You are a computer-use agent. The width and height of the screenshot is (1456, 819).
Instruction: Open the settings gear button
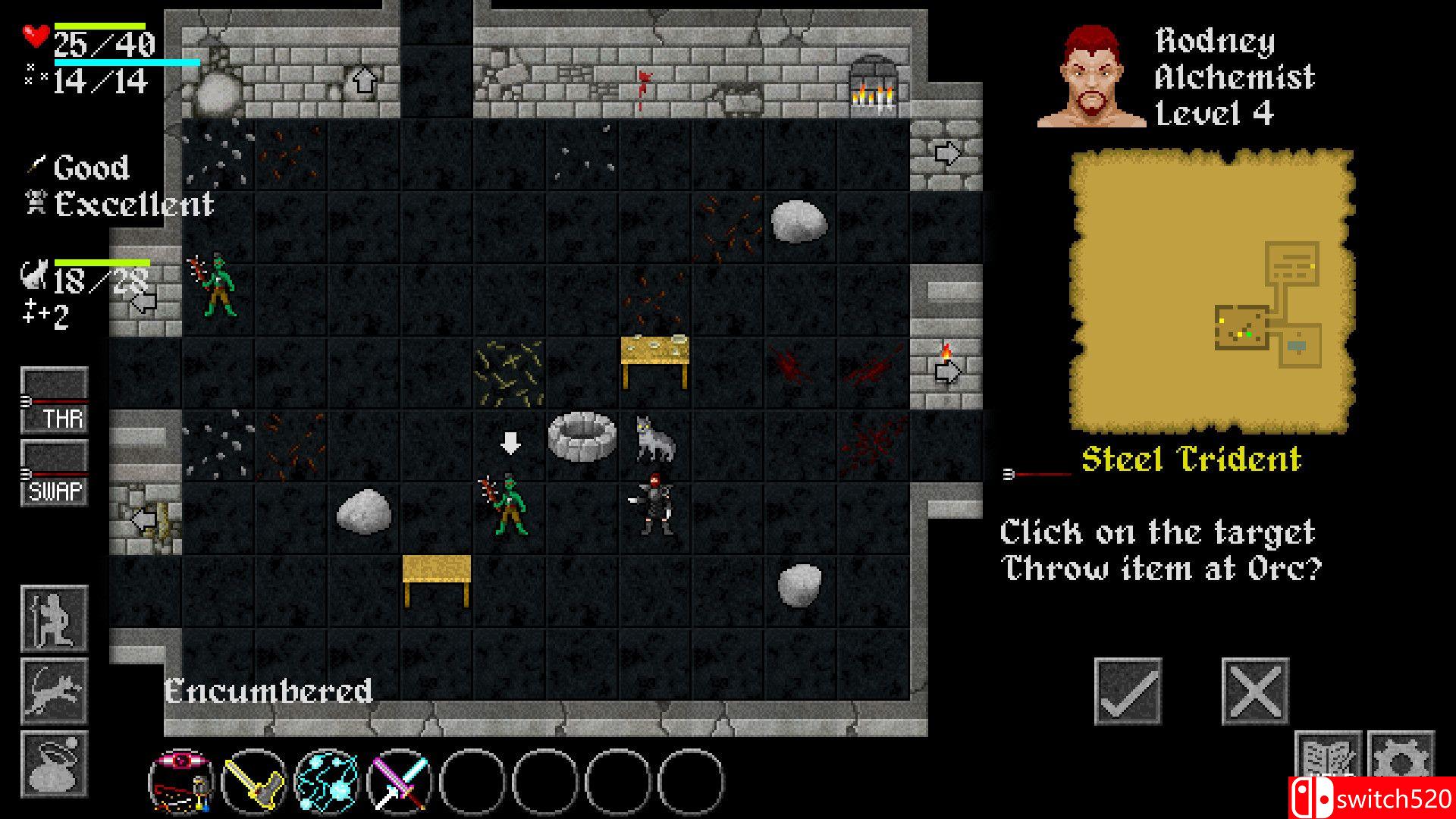(x=1401, y=758)
